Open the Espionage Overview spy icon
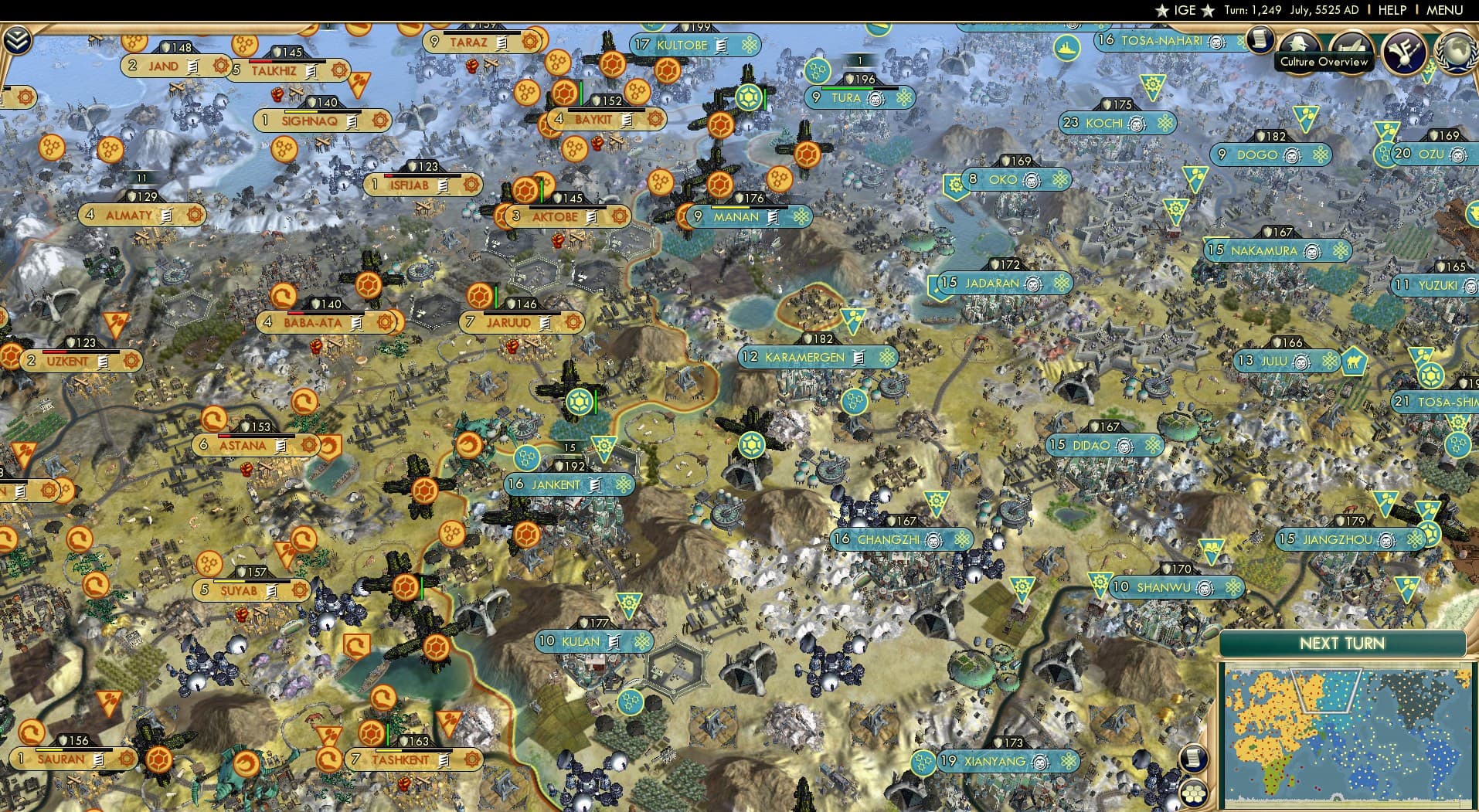 pyautogui.click(x=1299, y=42)
